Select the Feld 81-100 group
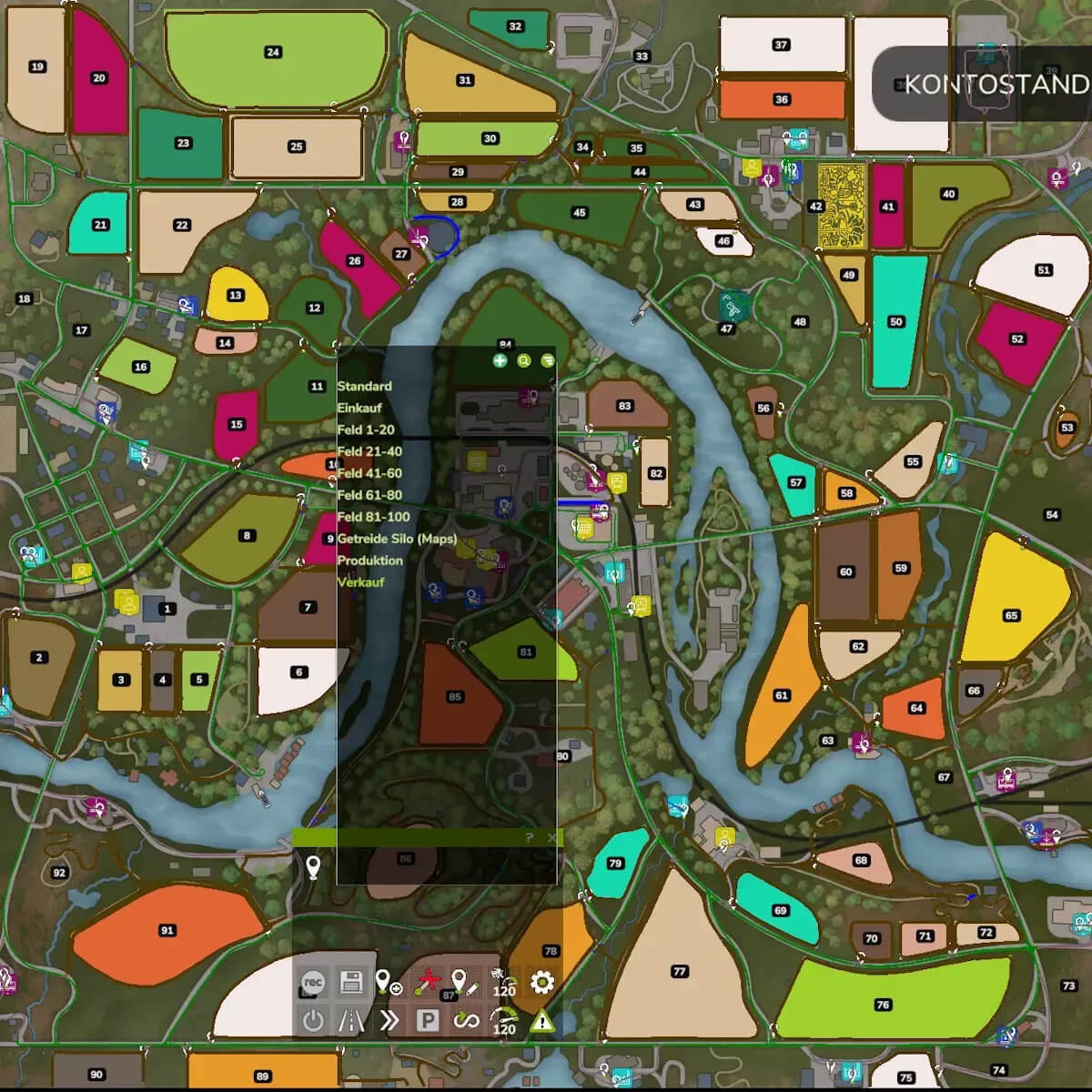The image size is (1092, 1092). tap(373, 517)
